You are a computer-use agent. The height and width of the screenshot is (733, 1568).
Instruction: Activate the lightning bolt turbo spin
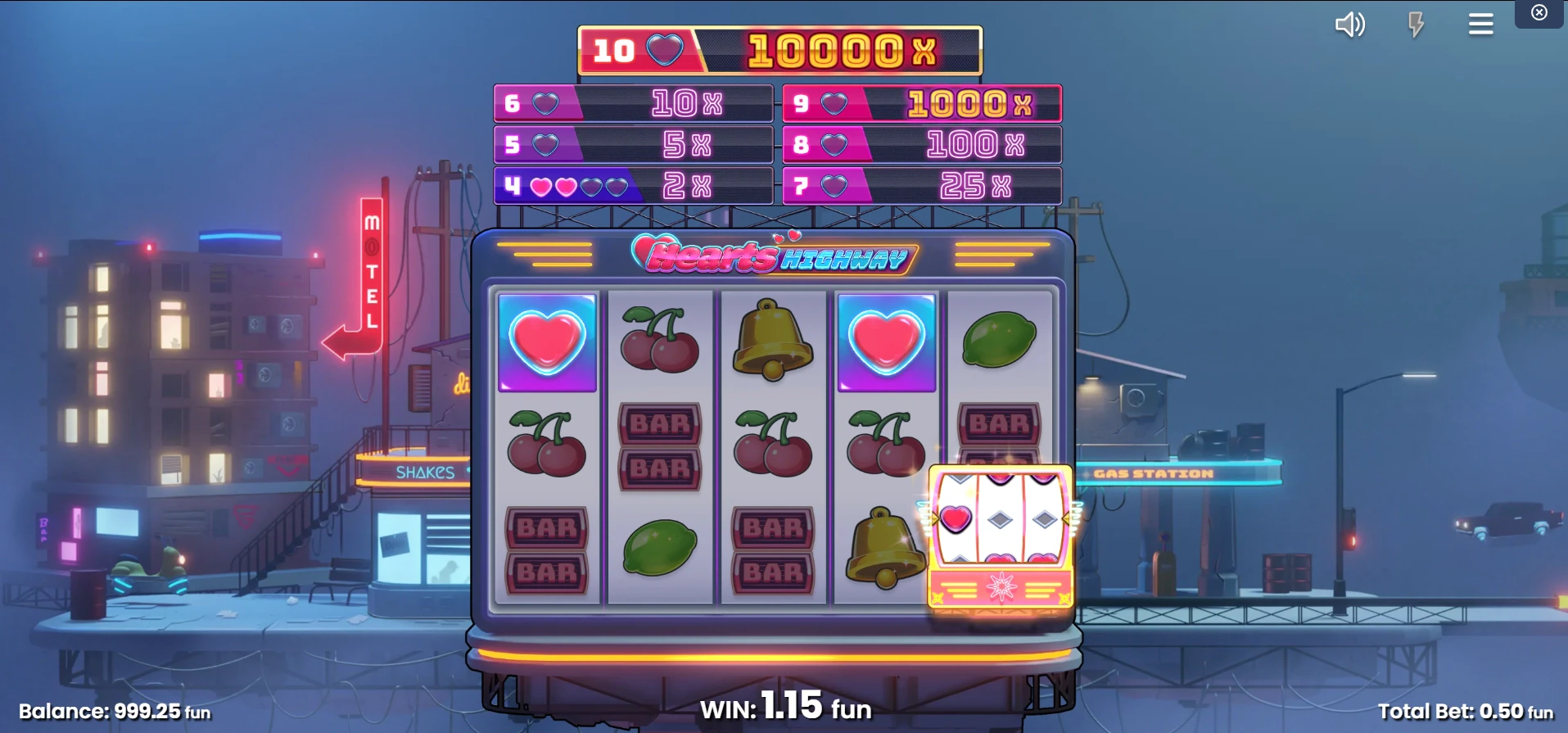point(1416,25)
